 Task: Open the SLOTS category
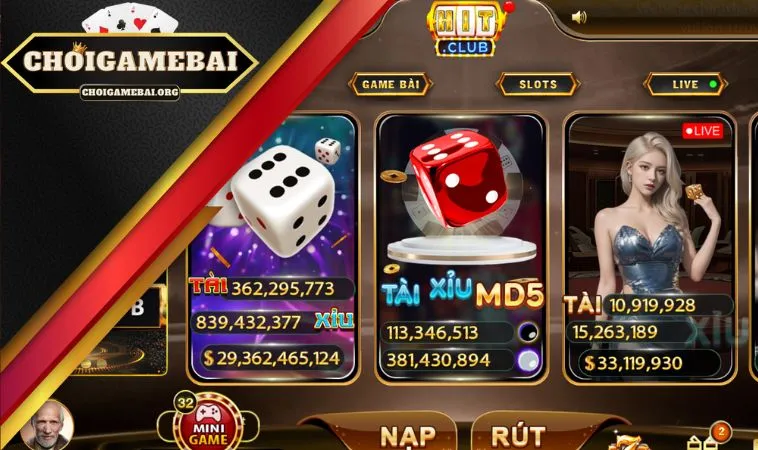coord(537,85)
